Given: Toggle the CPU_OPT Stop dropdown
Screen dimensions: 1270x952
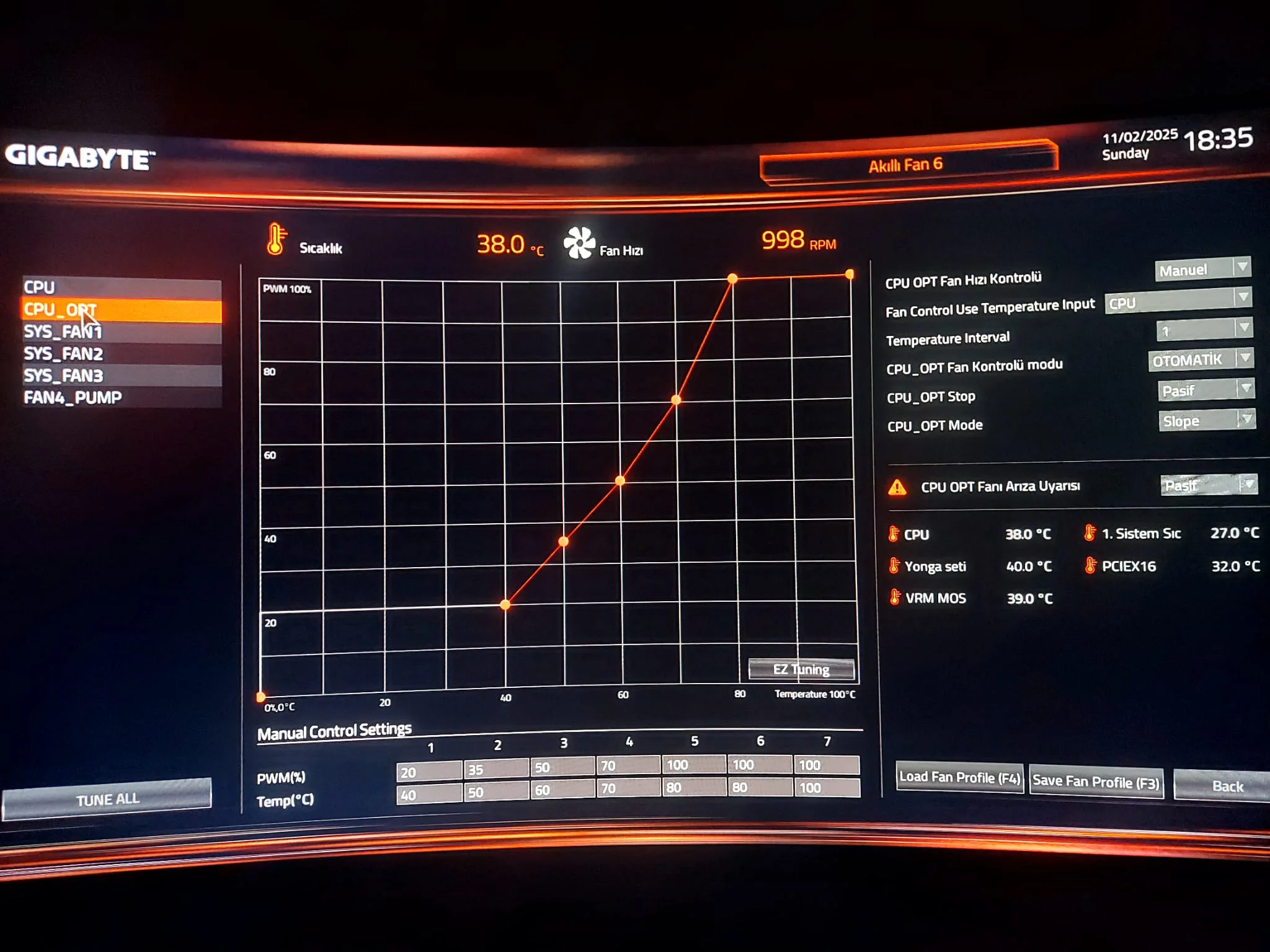Looking at the screenshot, I should (1206, 390).
